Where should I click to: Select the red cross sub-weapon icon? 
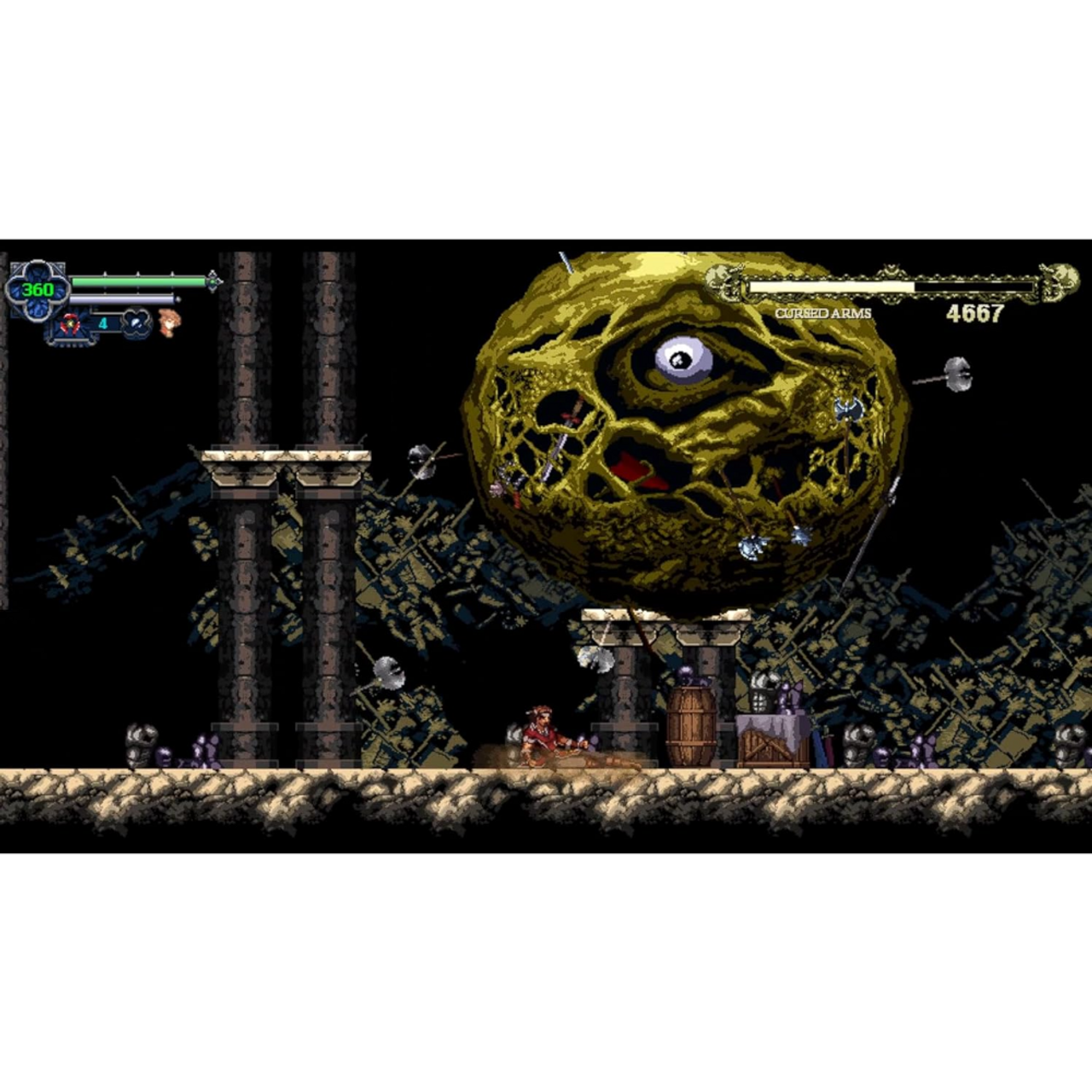(x=71, y=322)
